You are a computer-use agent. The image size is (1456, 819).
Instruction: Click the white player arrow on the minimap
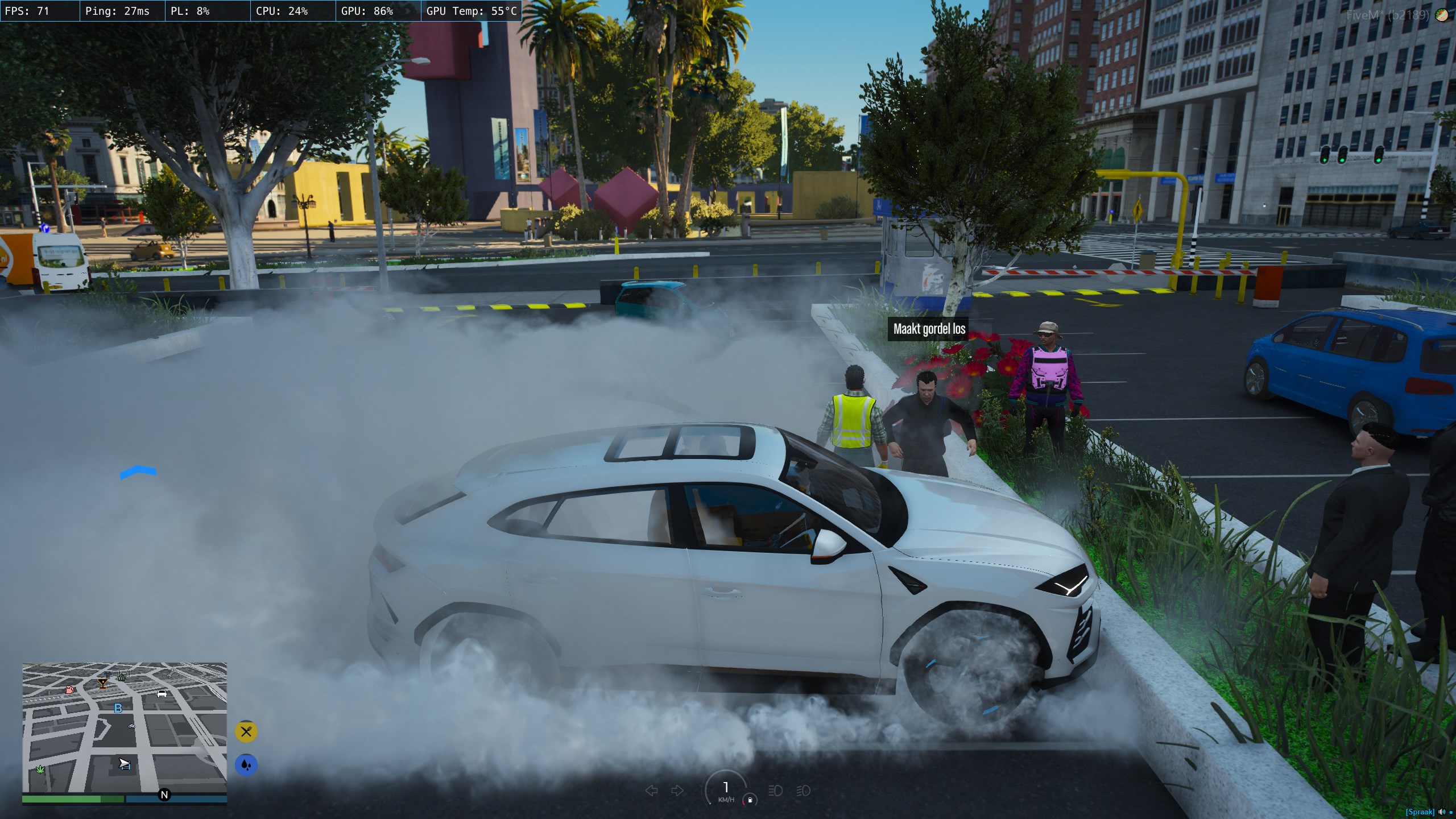tap(125, 764)
